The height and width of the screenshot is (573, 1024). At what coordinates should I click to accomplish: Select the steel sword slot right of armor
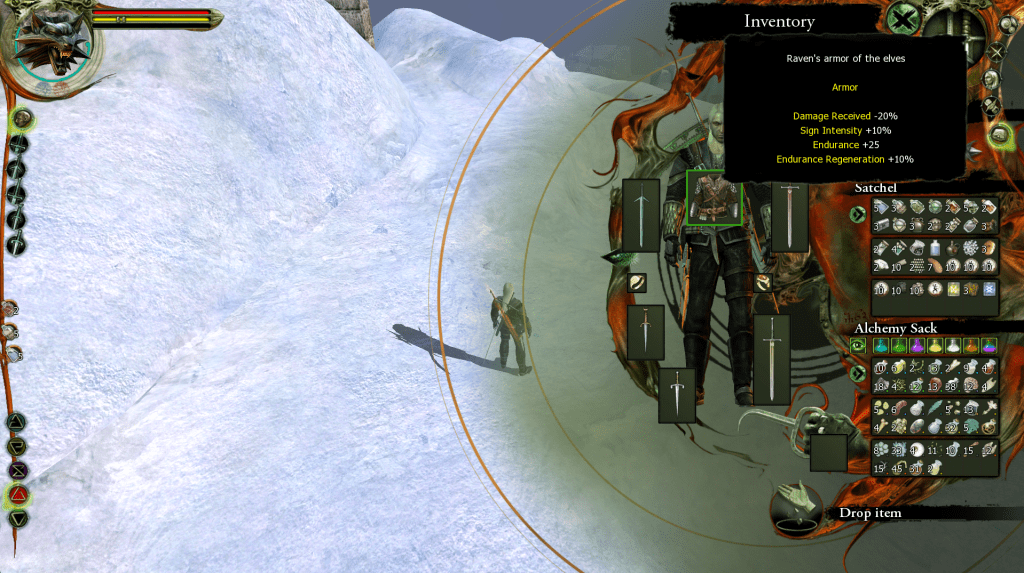(x=789, y=215)
